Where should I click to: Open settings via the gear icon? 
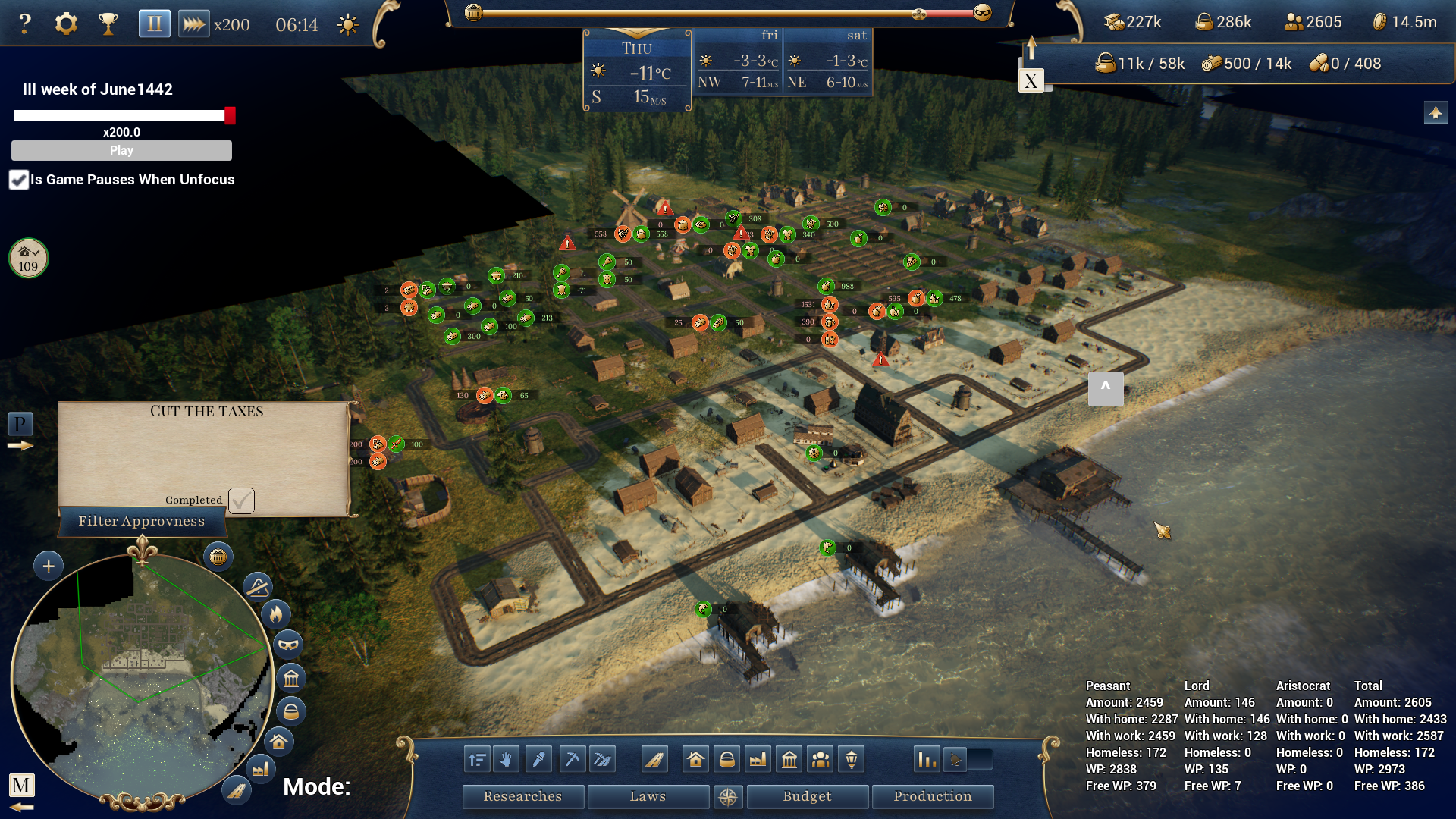point(66,24)
